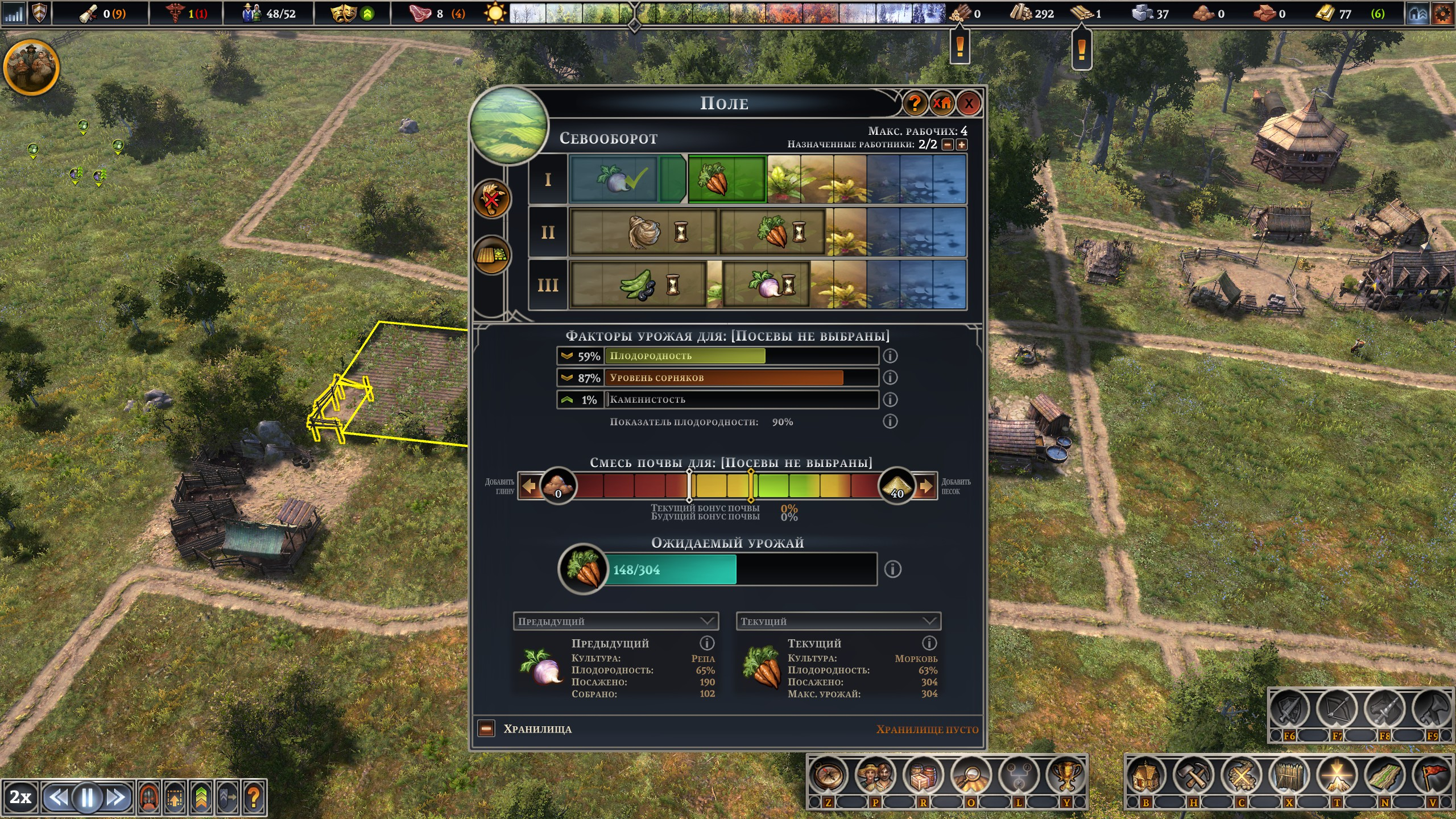This screenshot has width=1456, height=819.
Task: Select the peas crop slot in year III
Action: (x=638, y=284)
